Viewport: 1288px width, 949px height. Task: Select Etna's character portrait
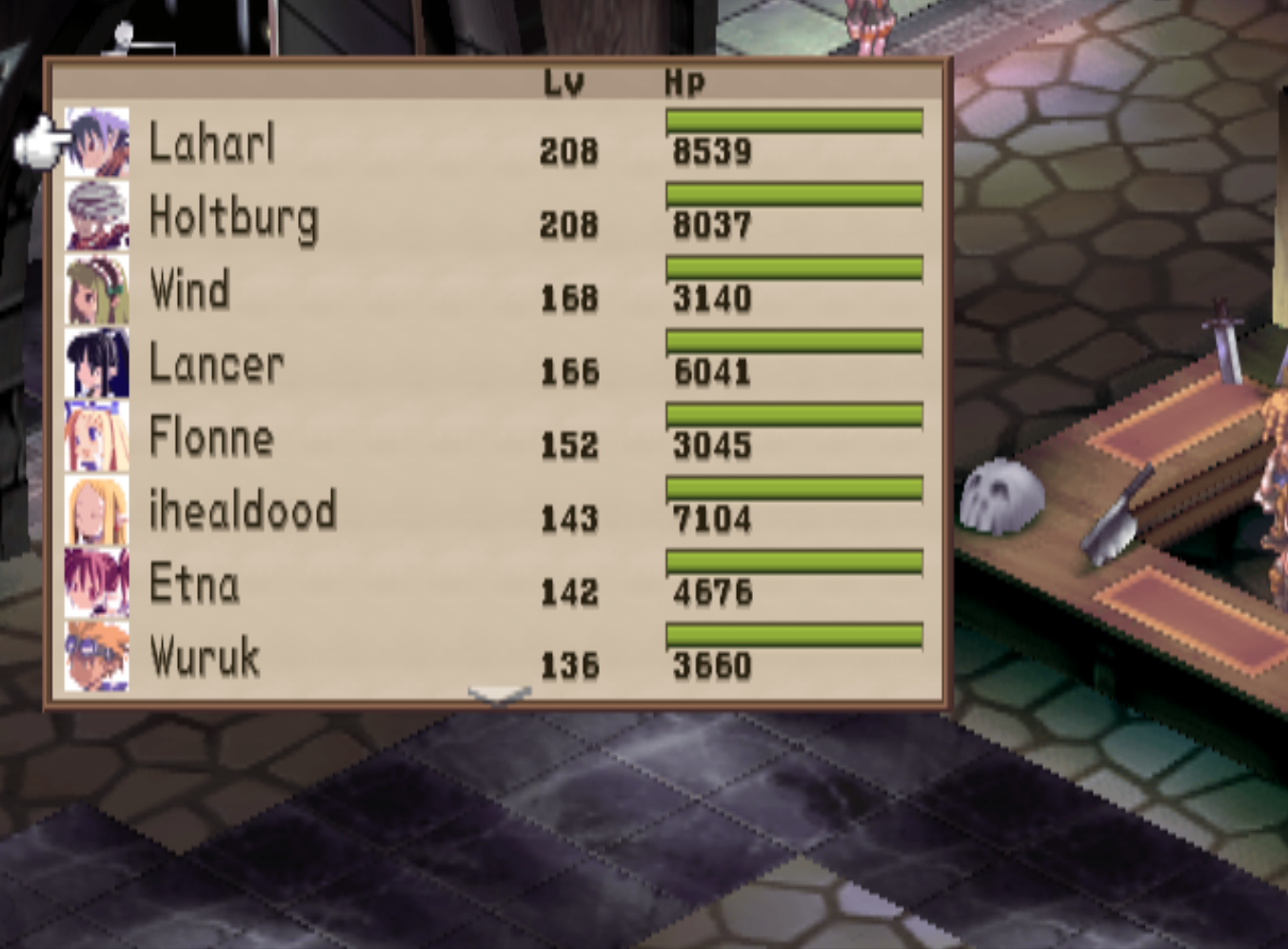[x=98, y=583]
